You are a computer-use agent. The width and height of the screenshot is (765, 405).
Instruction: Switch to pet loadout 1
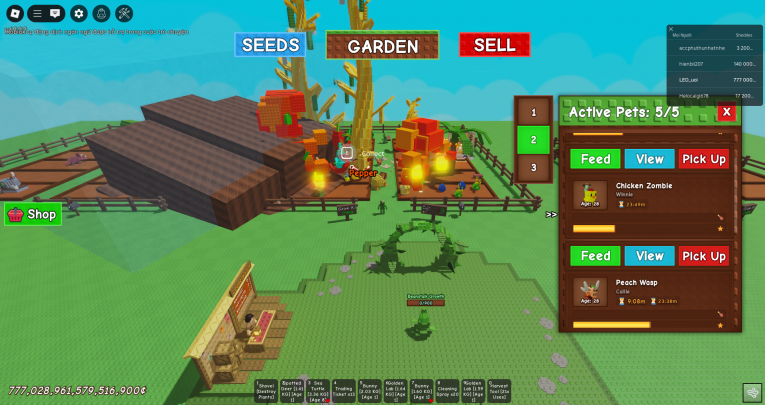pyautogui.click(x=533, y=113)
